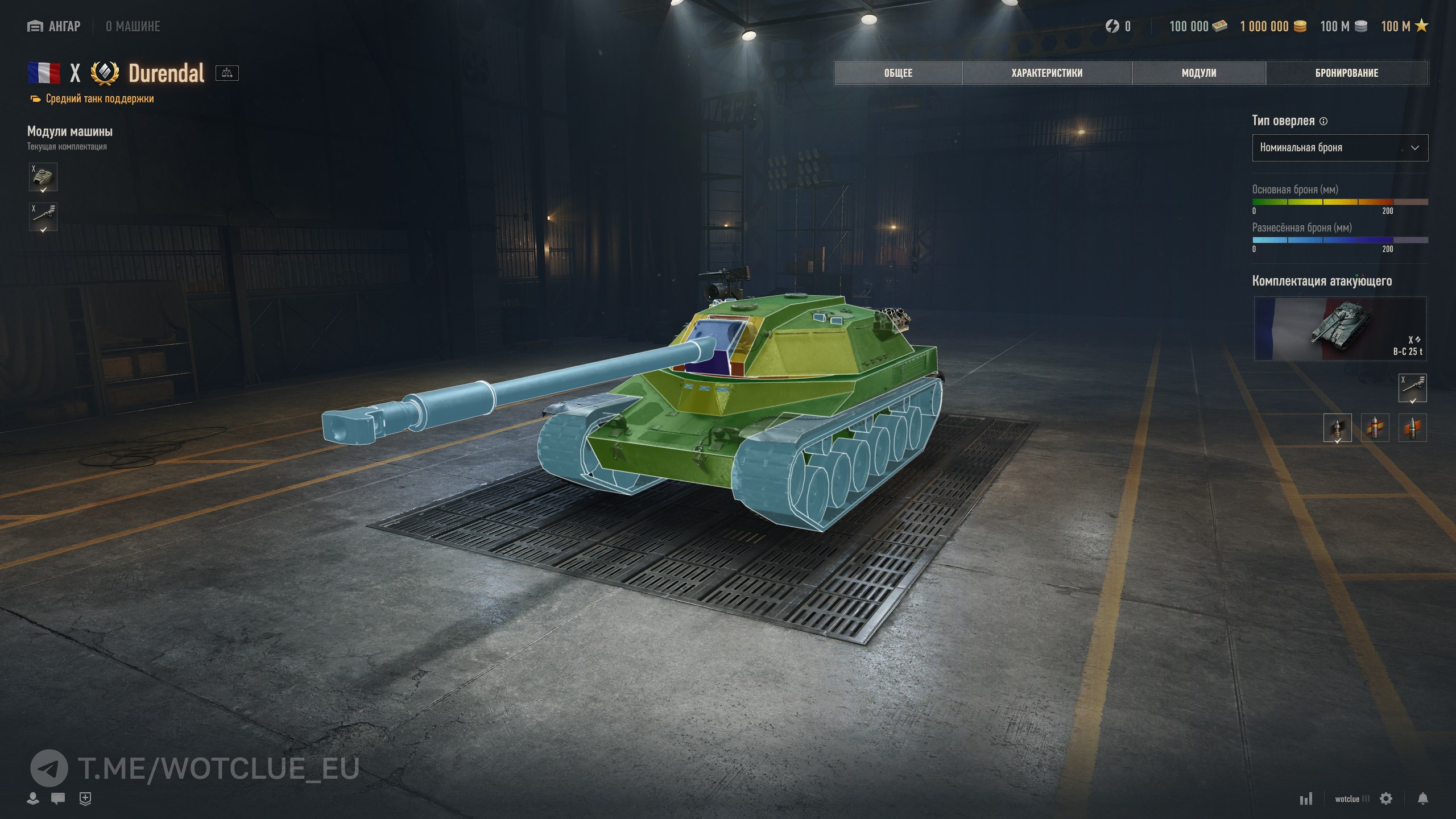Screen dimensions: 1456x819
Task: Select the turret module of Durendal
Action: pos(43,177)
